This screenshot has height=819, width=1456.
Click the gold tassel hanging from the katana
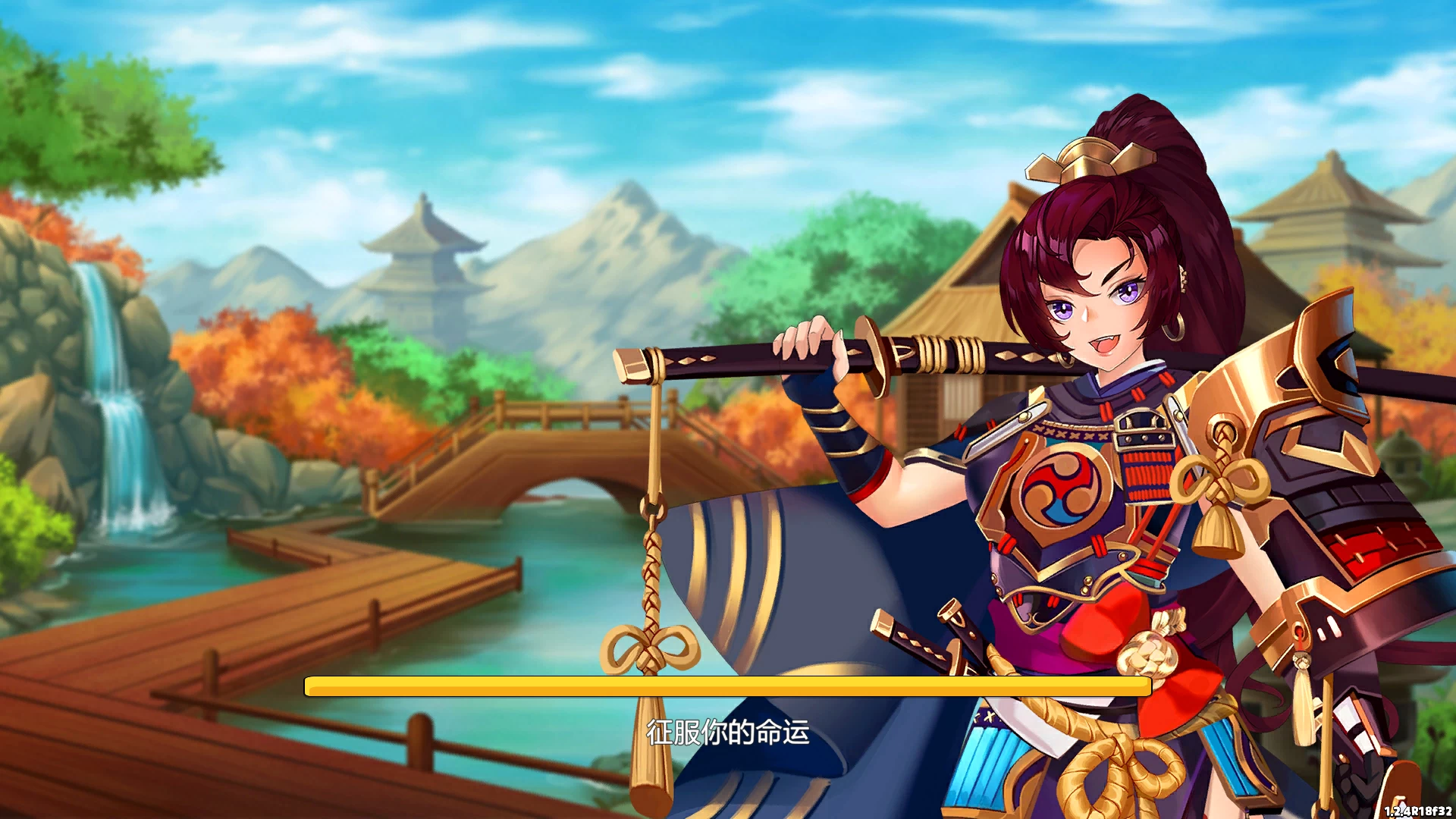tap(648, 584)
